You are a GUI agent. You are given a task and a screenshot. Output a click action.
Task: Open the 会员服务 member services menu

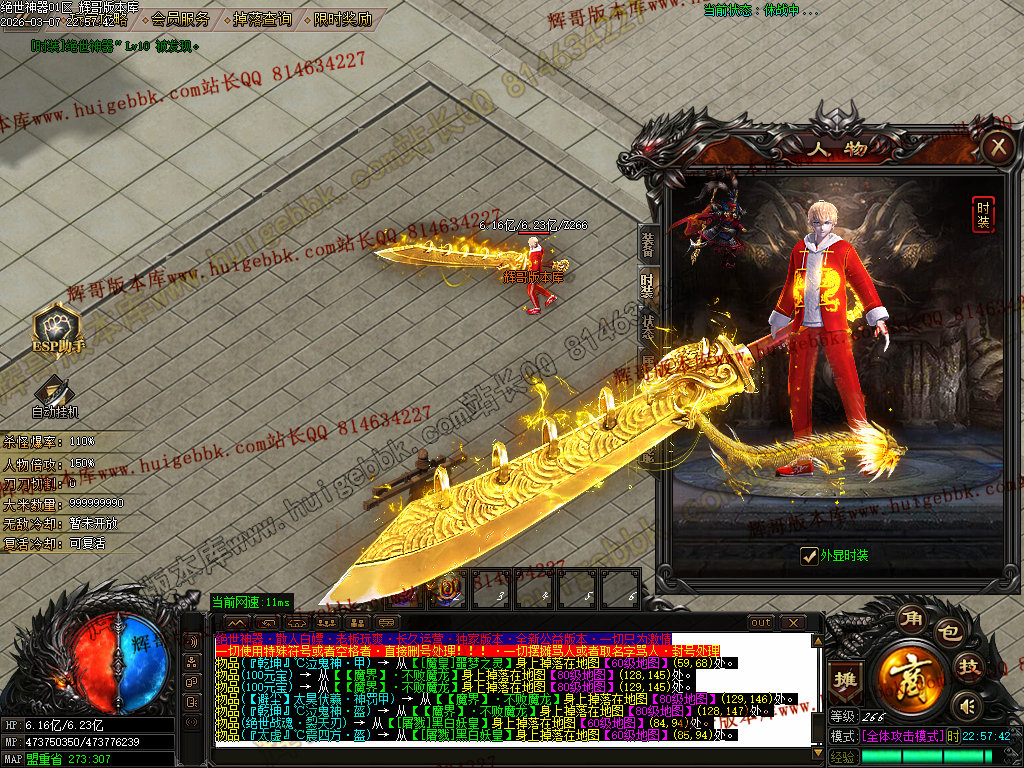click(181, 19)
